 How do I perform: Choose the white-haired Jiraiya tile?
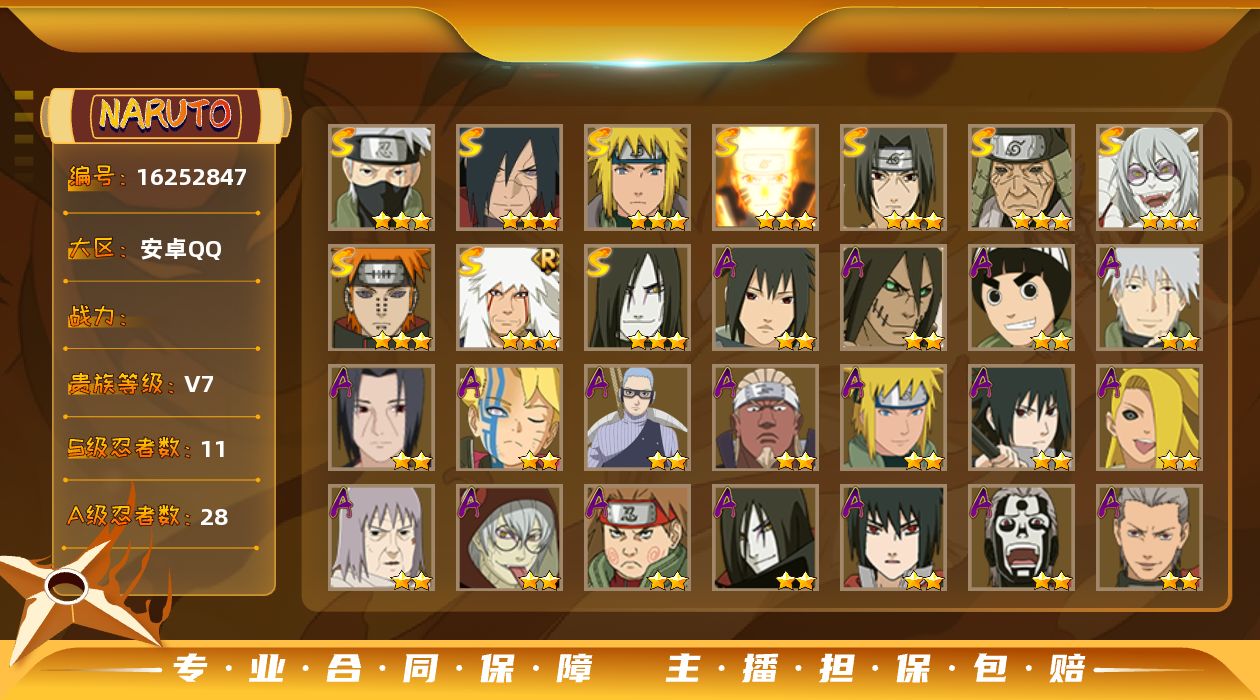coord(510,298)
